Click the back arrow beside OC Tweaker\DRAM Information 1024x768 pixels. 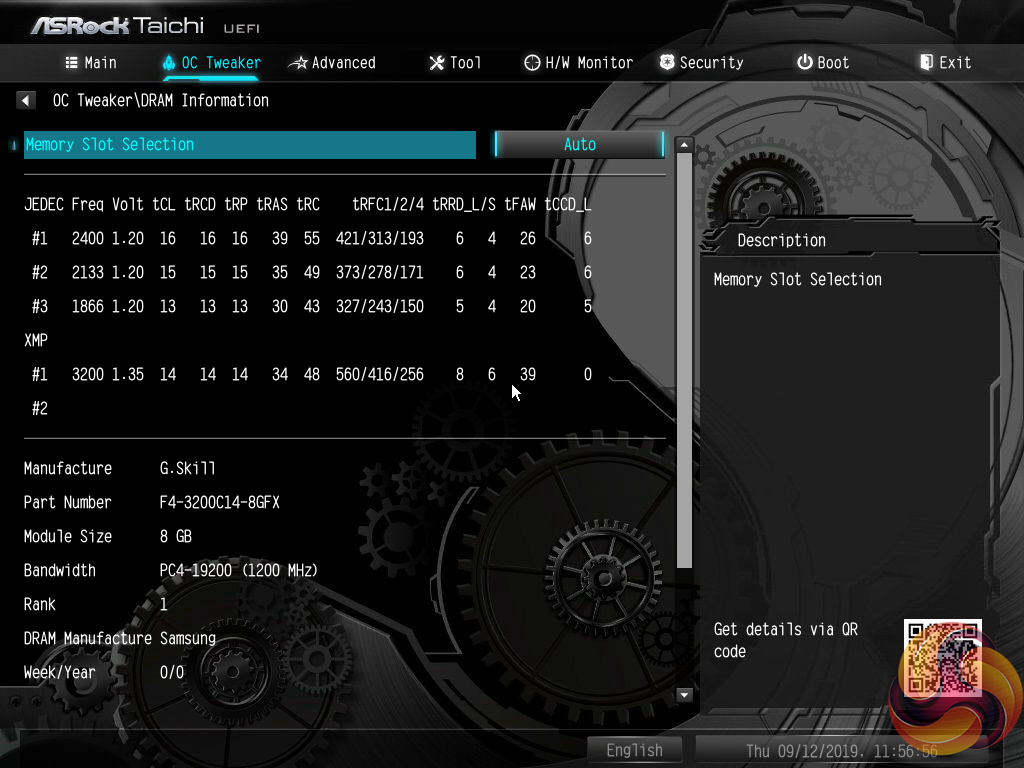(26, 100)
